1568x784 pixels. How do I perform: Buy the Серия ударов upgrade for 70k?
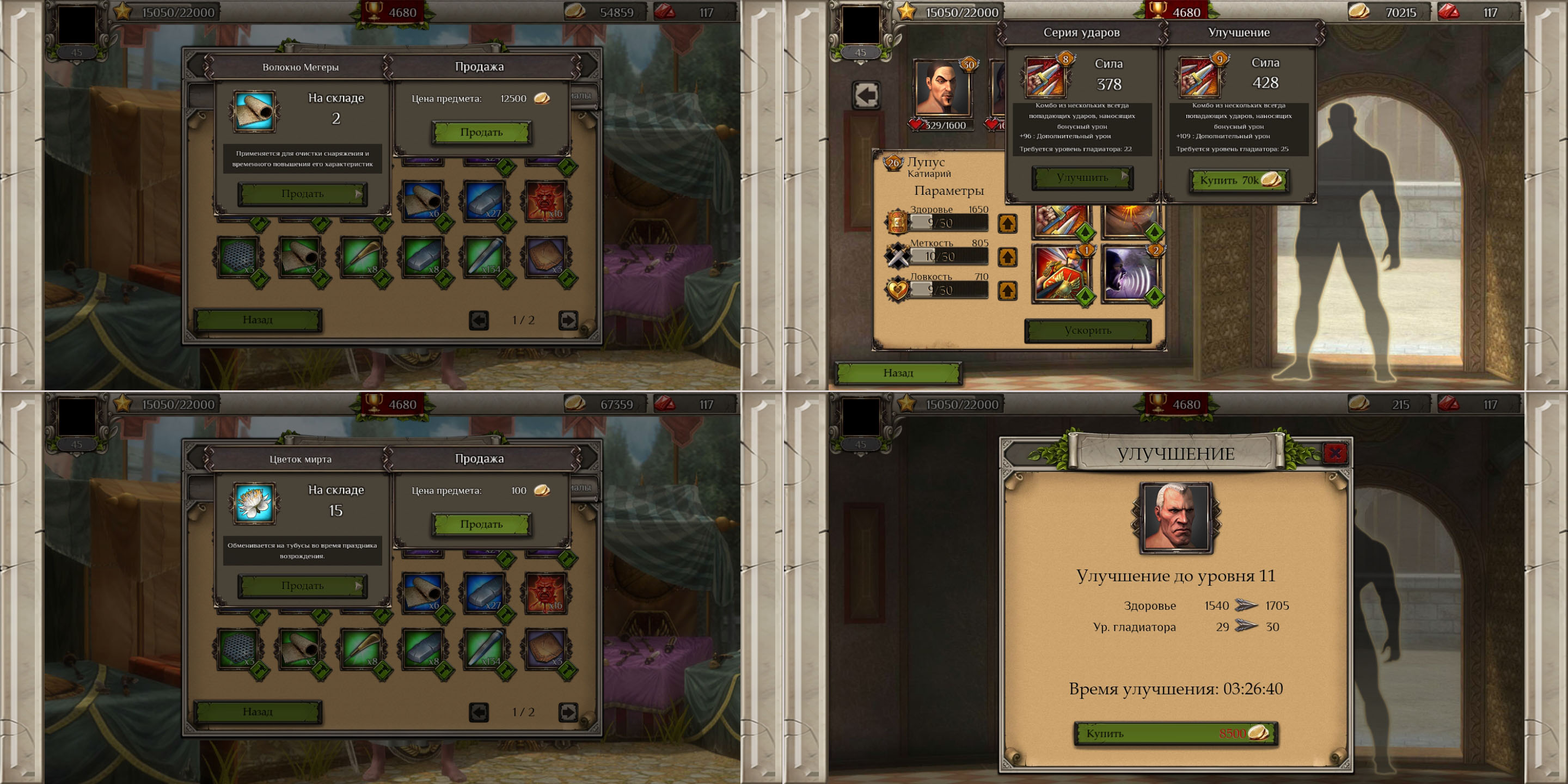pos(1239,180)
